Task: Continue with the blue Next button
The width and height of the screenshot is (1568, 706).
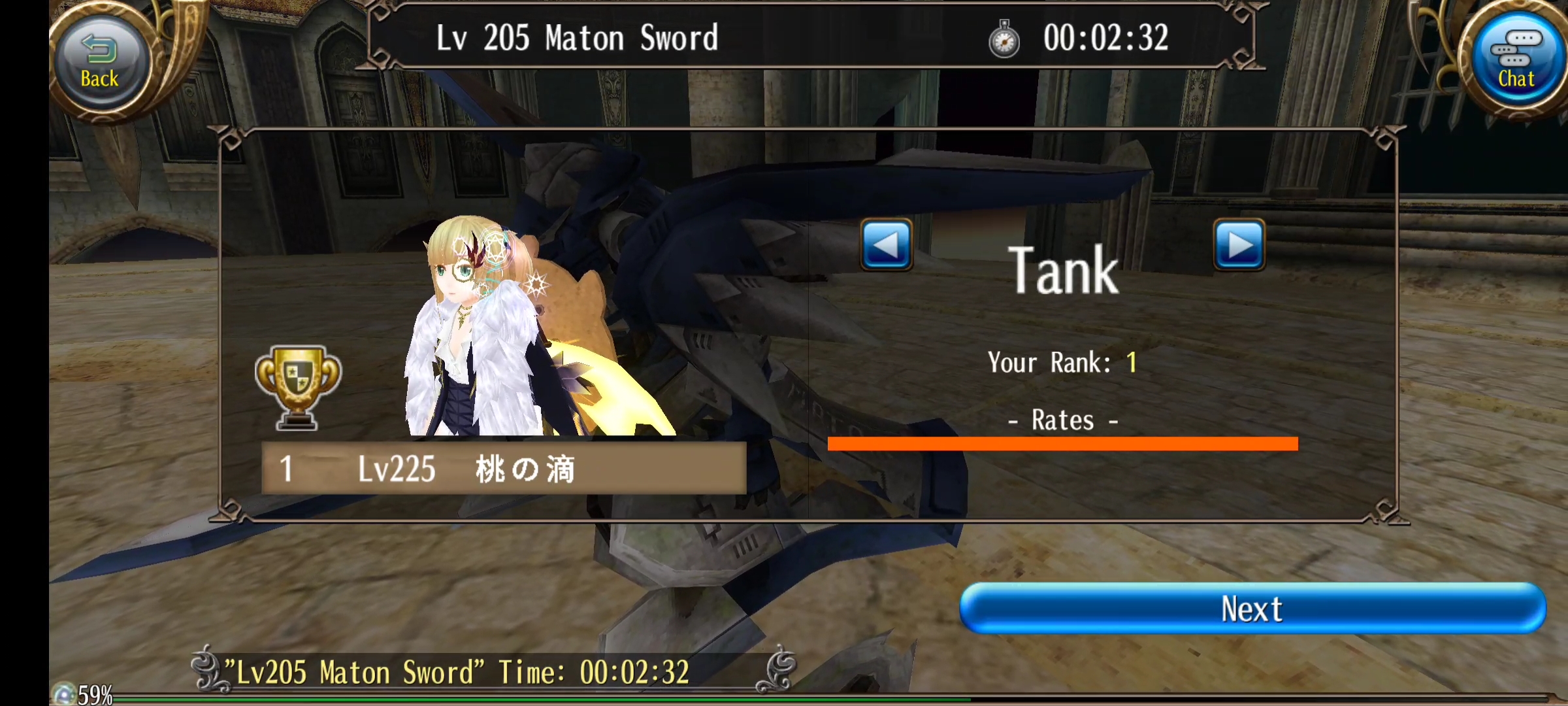Action: coord(1252,609)
